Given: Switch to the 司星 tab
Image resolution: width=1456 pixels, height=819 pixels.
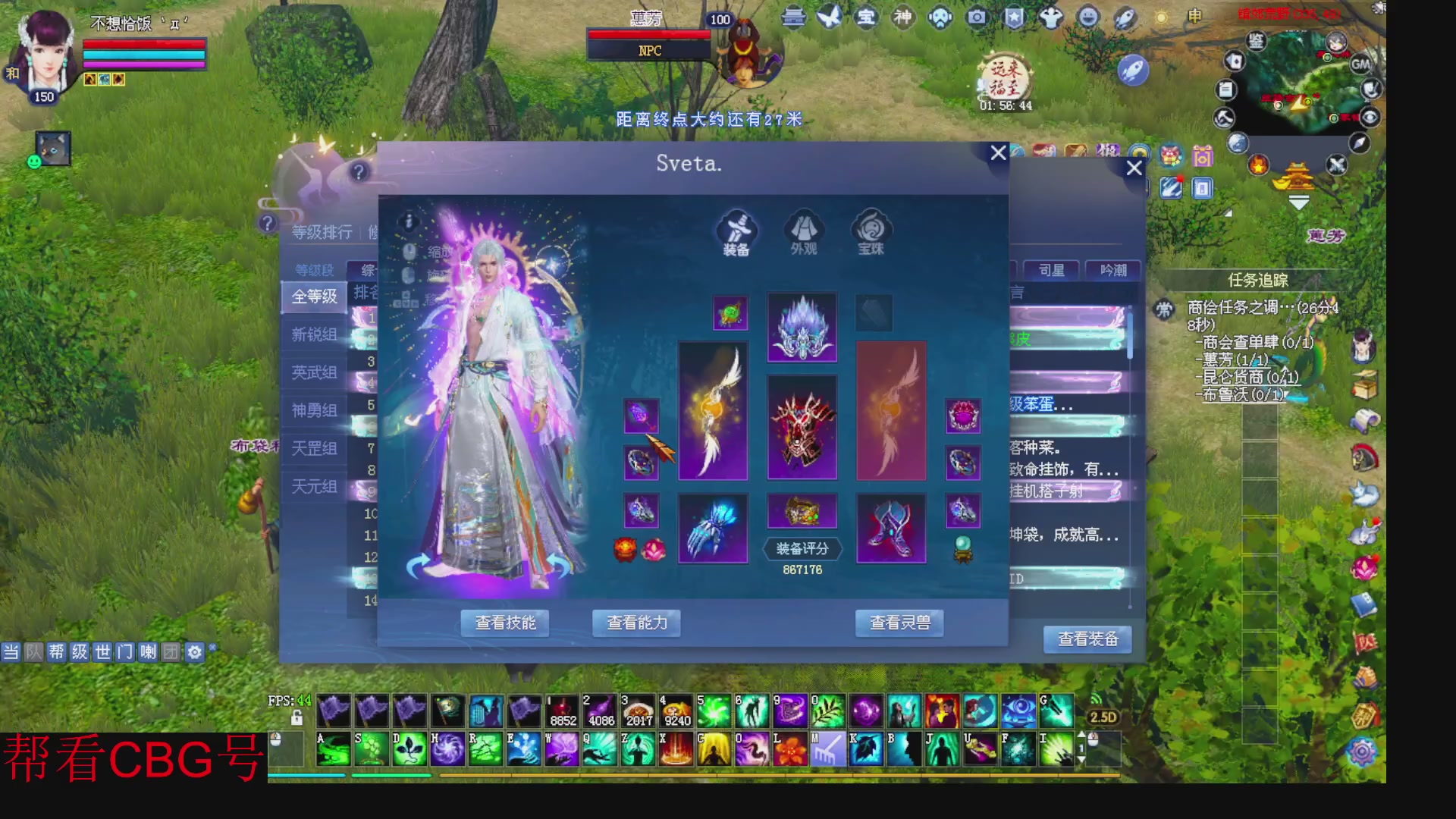Looking at the screenshot, I should pyautogui.click(x=1053, y=269).
